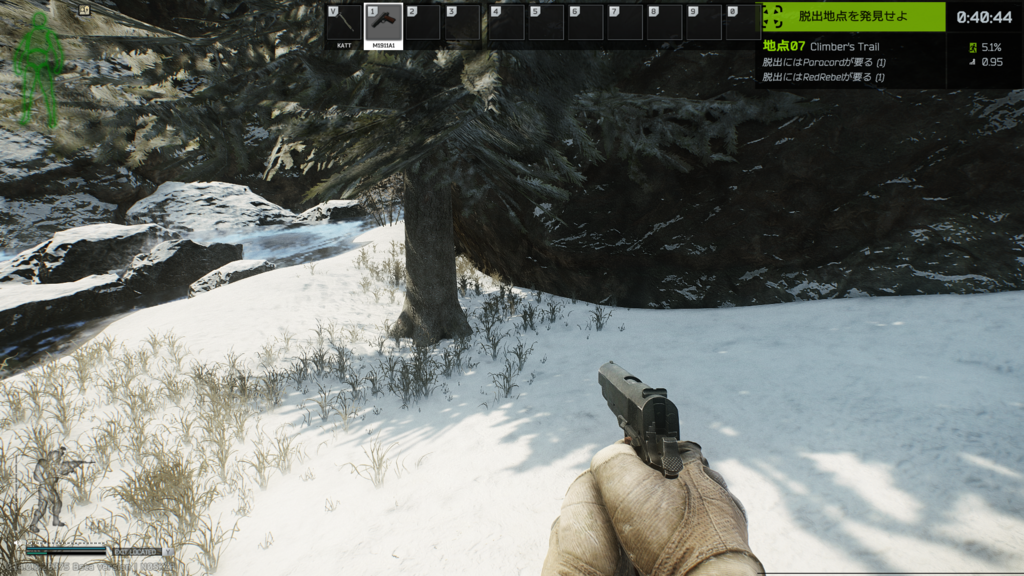Click the soldier stance indicator icon
This screenshot has width=1024, height=576.
coord(52,487)
